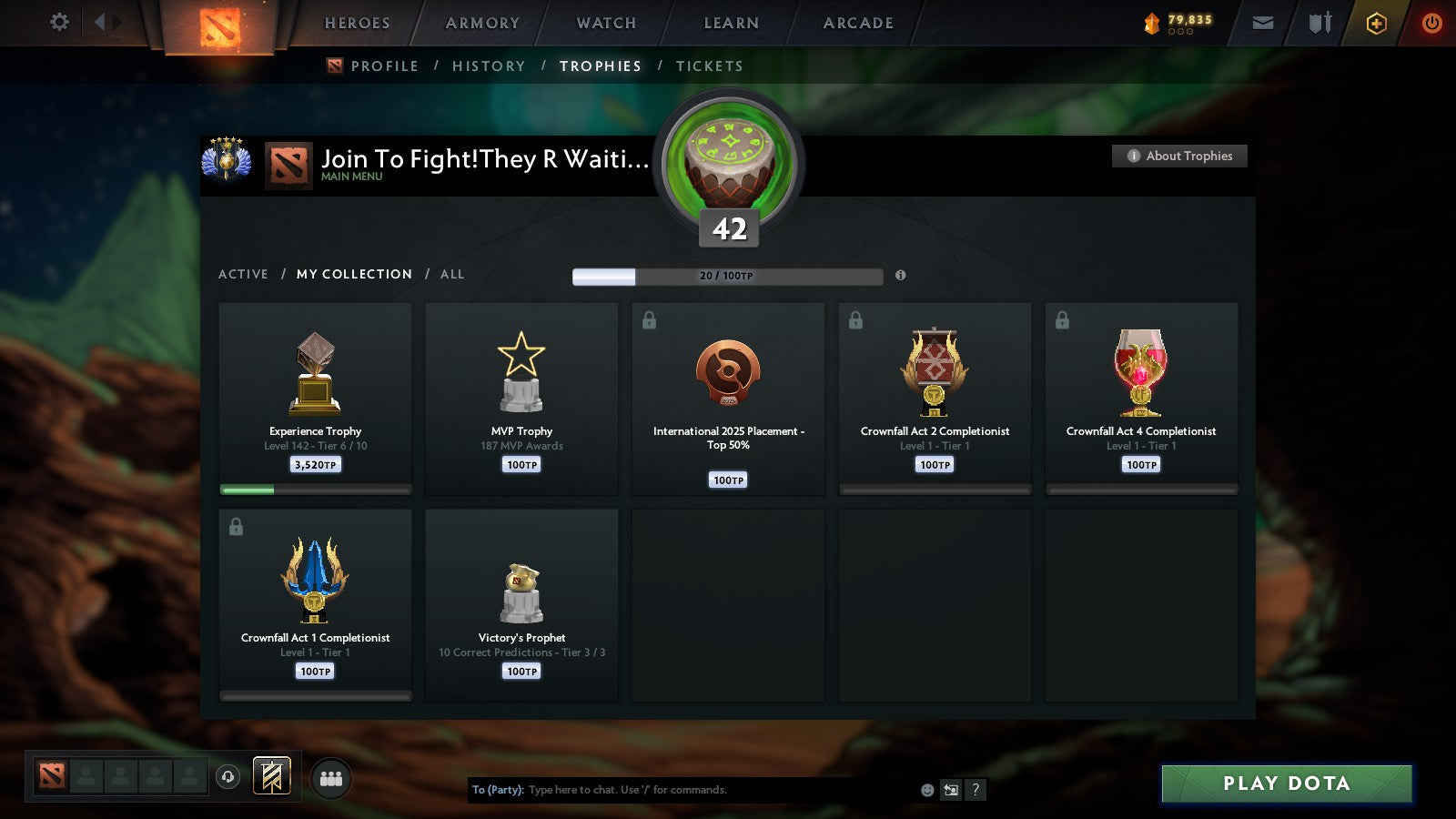
Task: Click the chat wheel icon near the help button
Action: pos(949,790)
